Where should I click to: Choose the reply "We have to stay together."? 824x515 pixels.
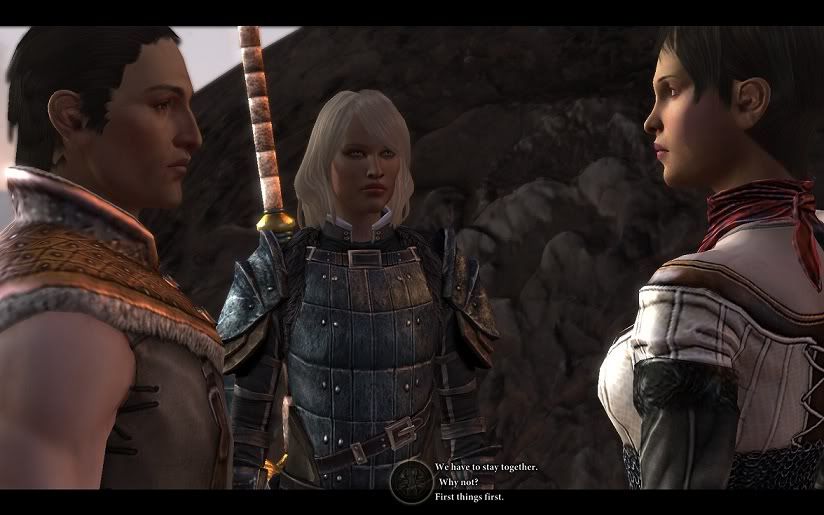[486, 467]
